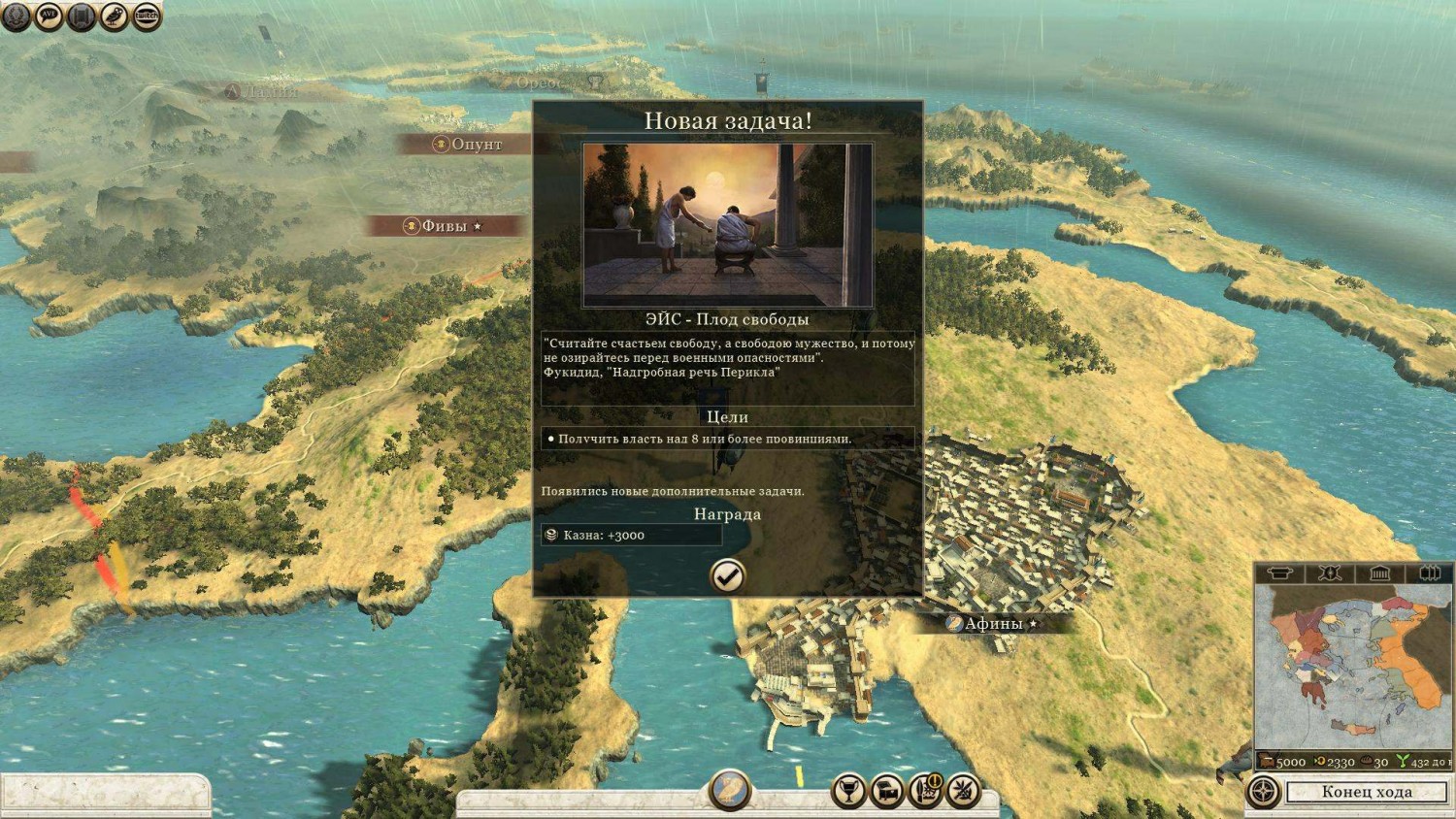Open objectives with the trophy icon
This screenshot has height=819, width=1456.
click(849, 793)
